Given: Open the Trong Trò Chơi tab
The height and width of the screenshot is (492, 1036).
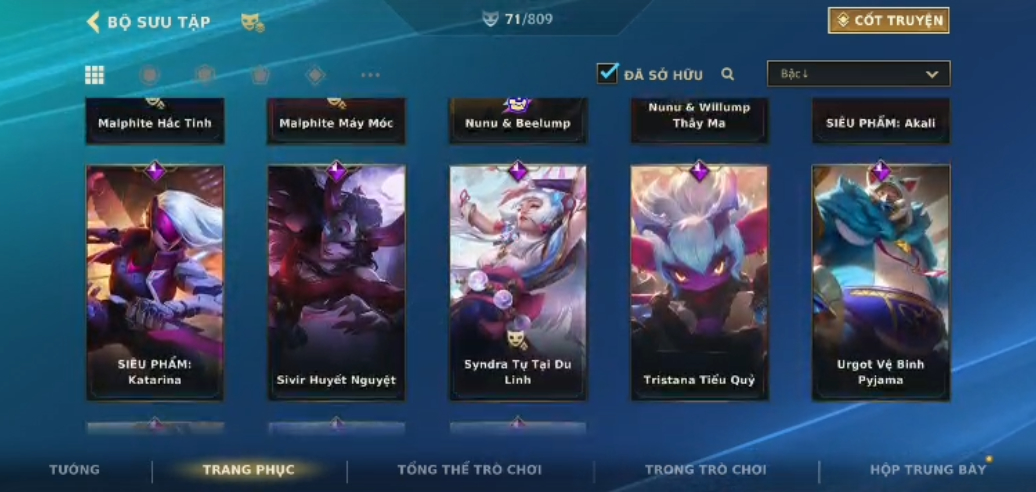Looking at the screenshot, I should 705,470.
